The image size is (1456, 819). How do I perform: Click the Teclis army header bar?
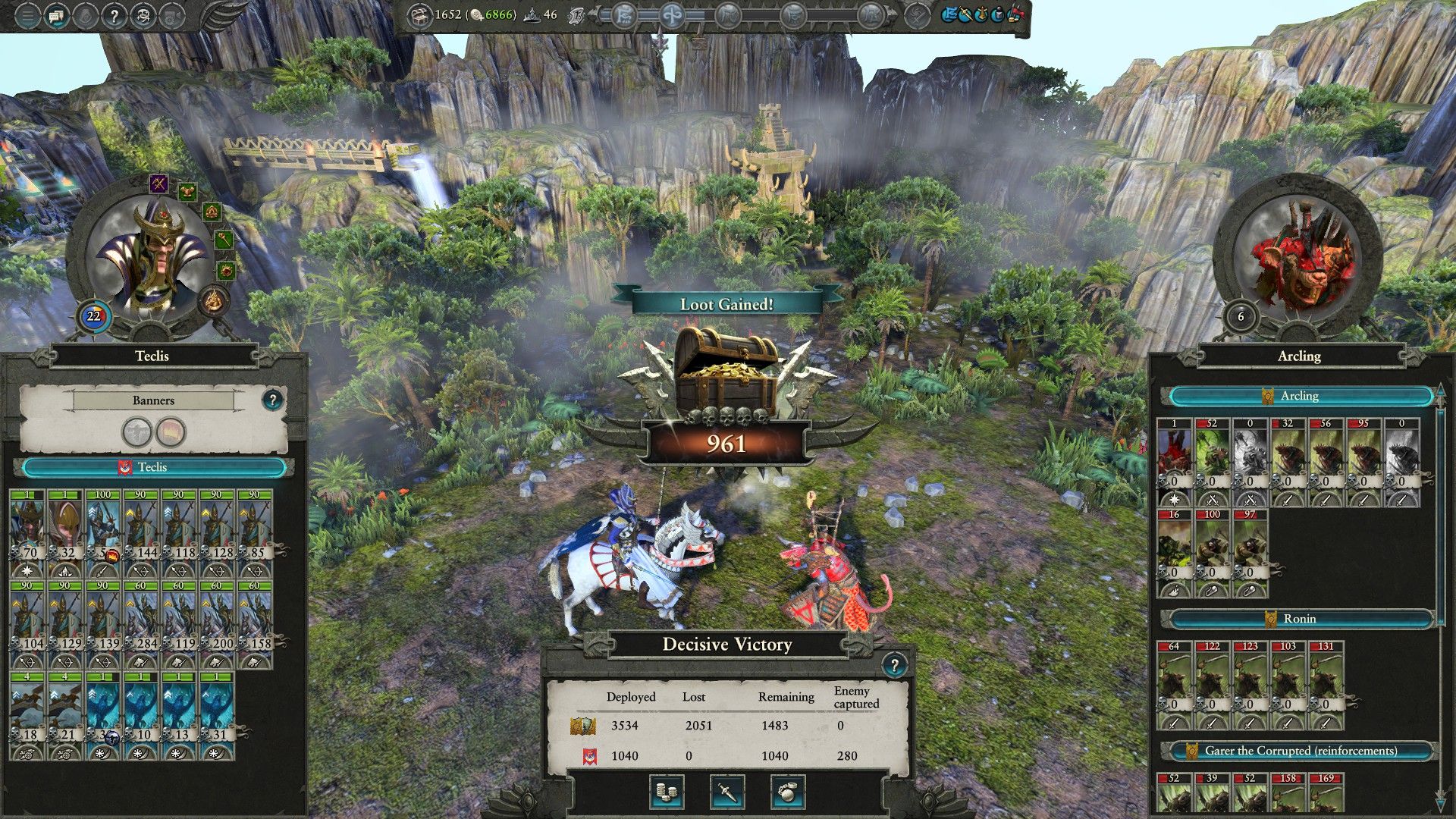click(x=152, y=467)
